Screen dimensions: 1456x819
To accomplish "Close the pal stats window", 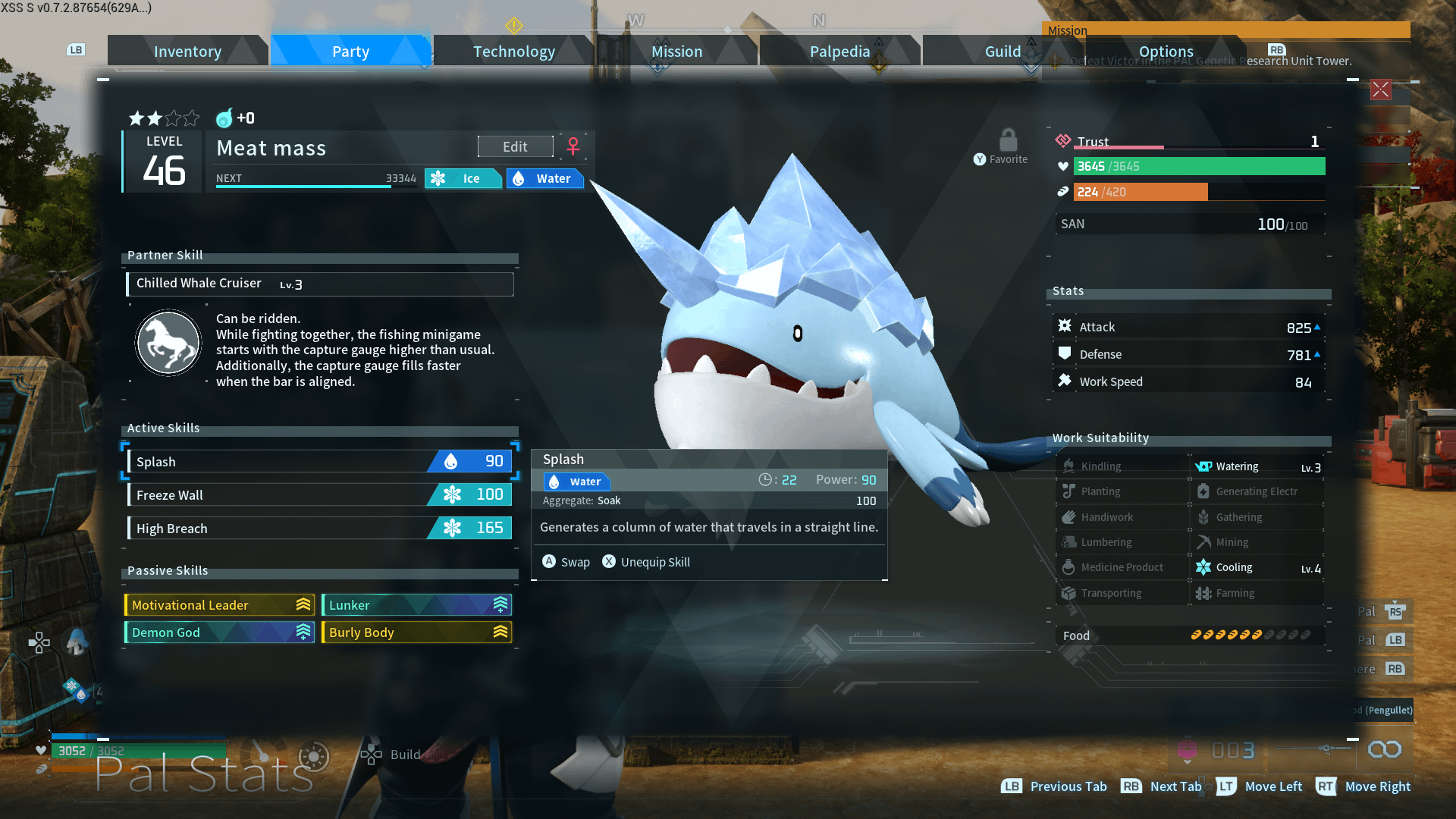I will [x=1380, y=89].
